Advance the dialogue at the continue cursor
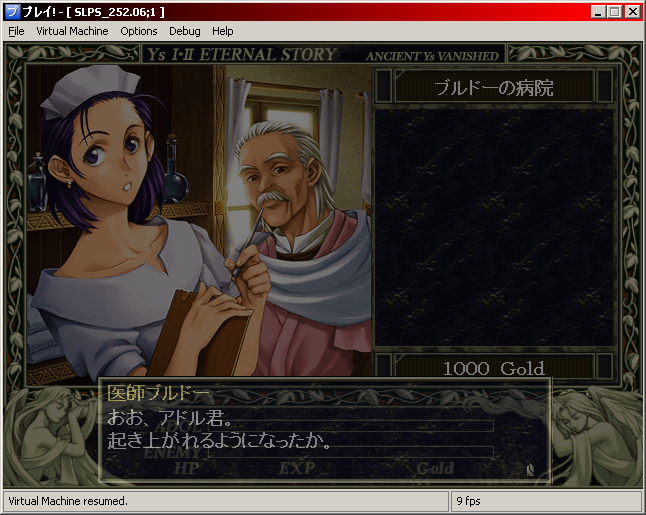The height and width of the screenshot is (515, 646). (x=530, y=467)
